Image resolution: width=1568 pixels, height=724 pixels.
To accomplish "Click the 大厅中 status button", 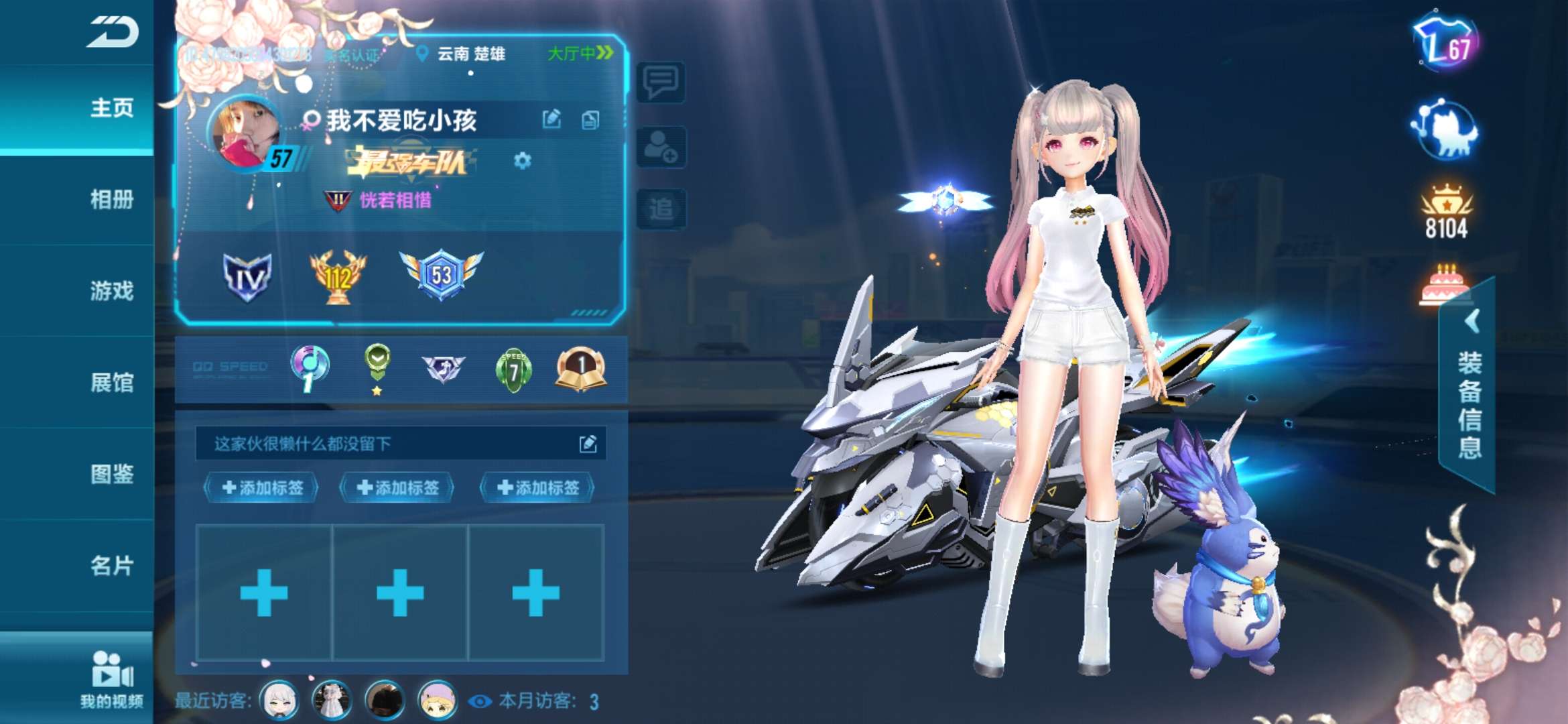I will pos(578,51).
